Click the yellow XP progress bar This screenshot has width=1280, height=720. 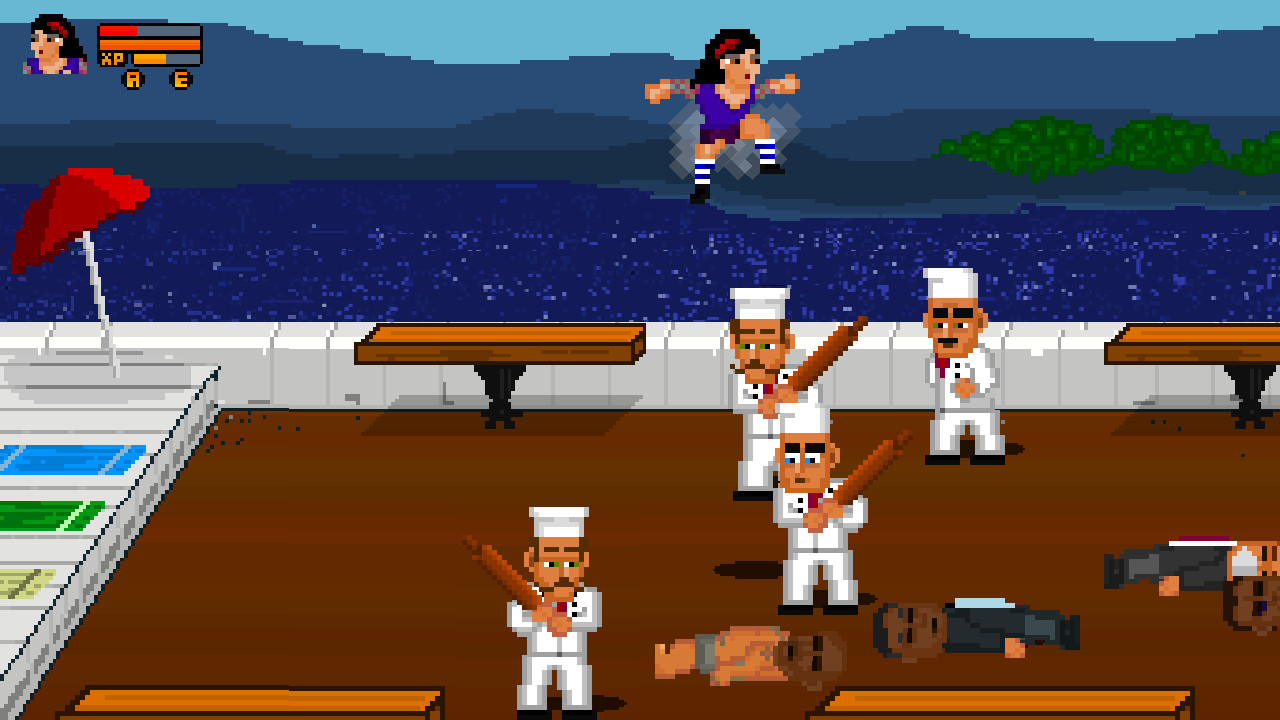150,59
